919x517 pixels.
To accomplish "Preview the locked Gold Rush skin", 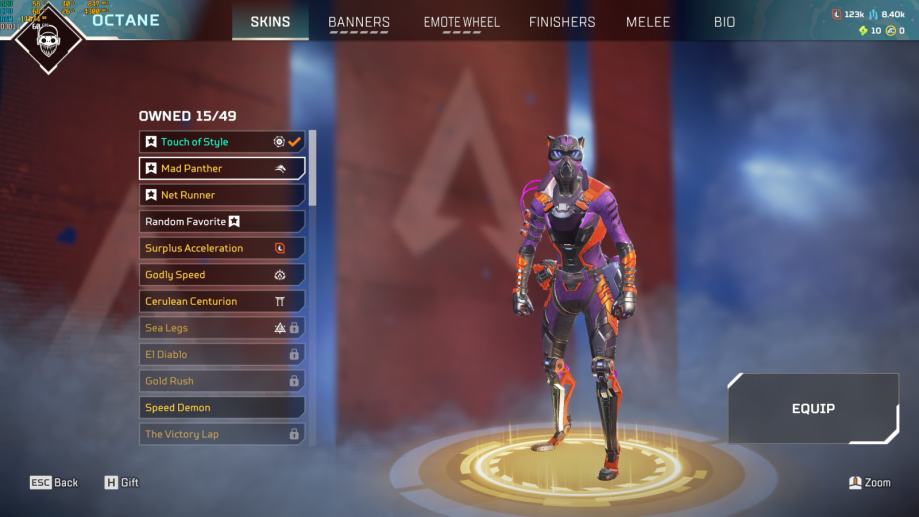I will pyautogui.click(x=221, y=381).
